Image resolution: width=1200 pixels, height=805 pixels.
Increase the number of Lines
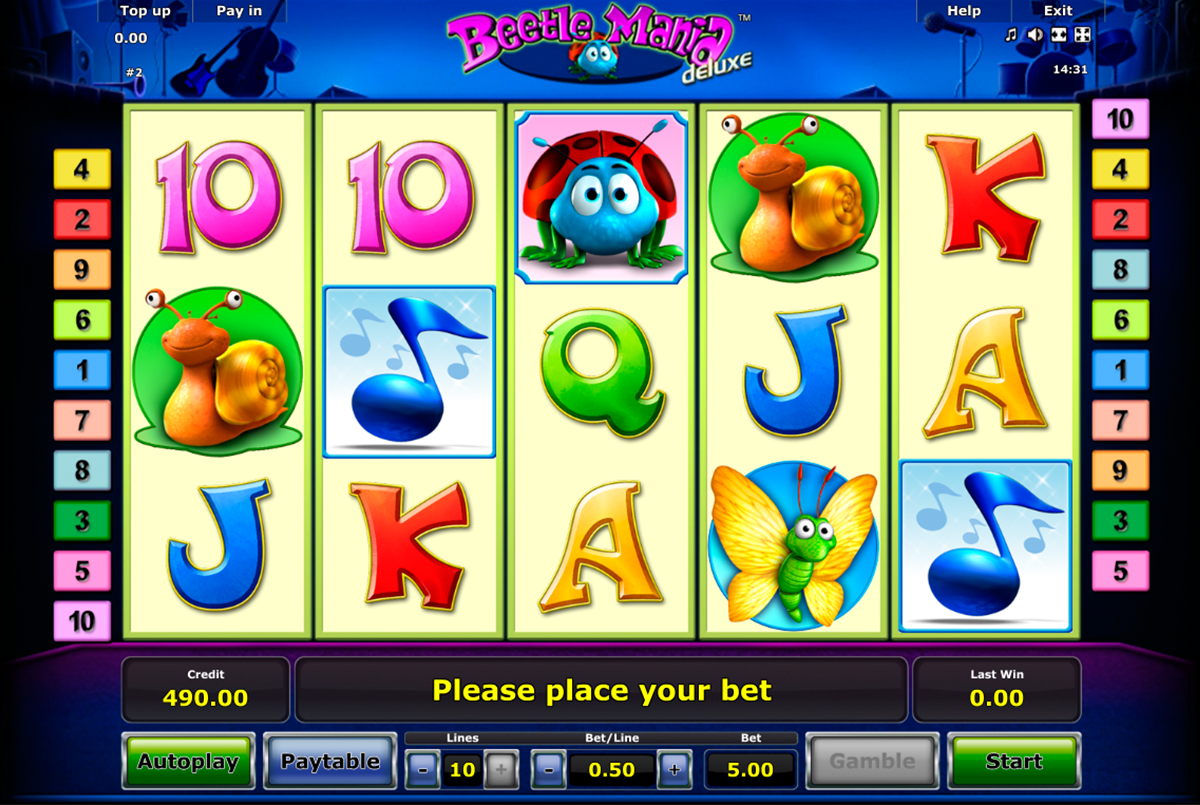[x=501, y=770]
